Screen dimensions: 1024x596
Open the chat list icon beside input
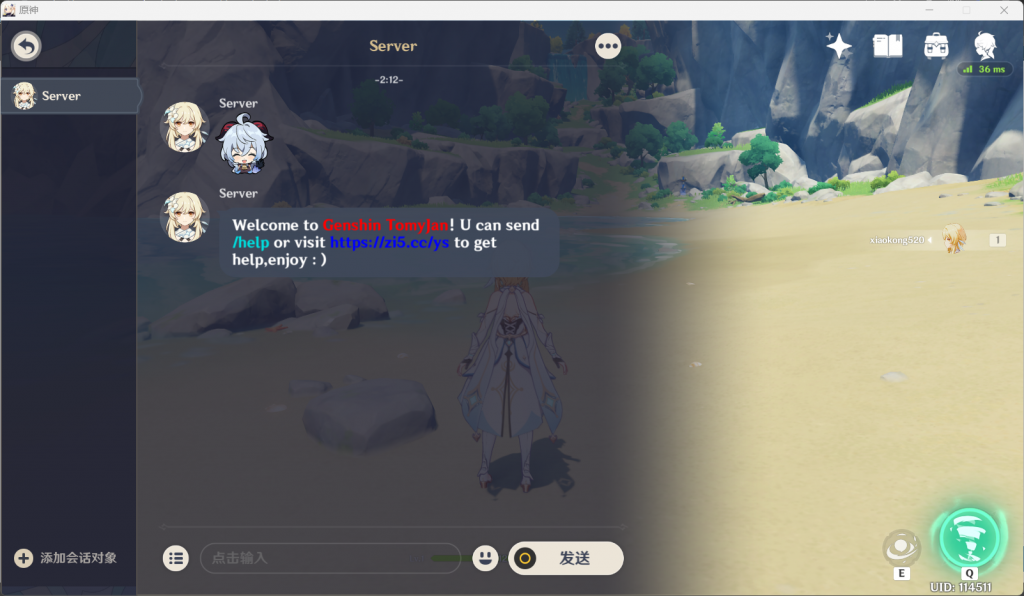[x=176, y=558]
